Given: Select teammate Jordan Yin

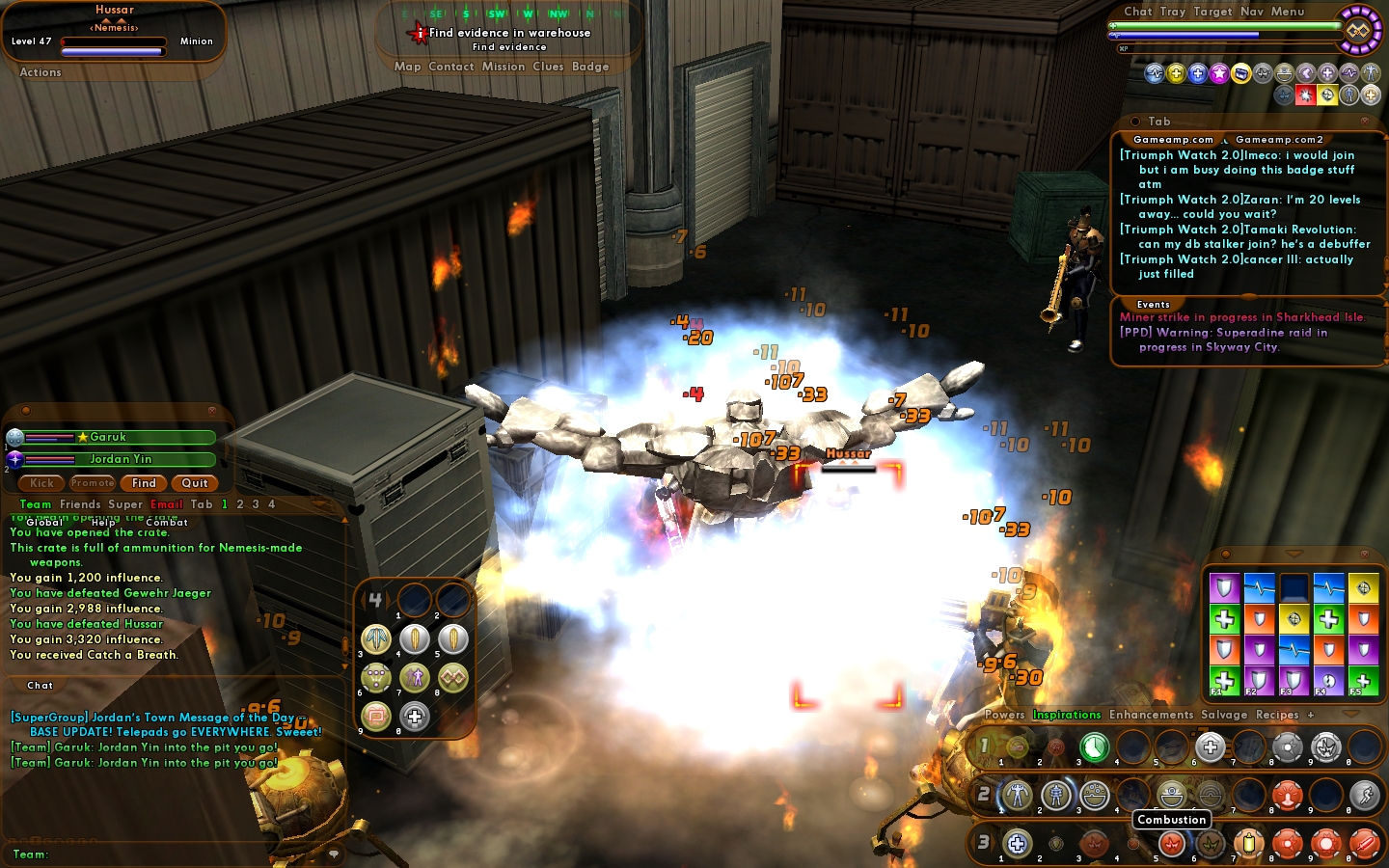Looking at the screenshot, I should click(121, 459).
